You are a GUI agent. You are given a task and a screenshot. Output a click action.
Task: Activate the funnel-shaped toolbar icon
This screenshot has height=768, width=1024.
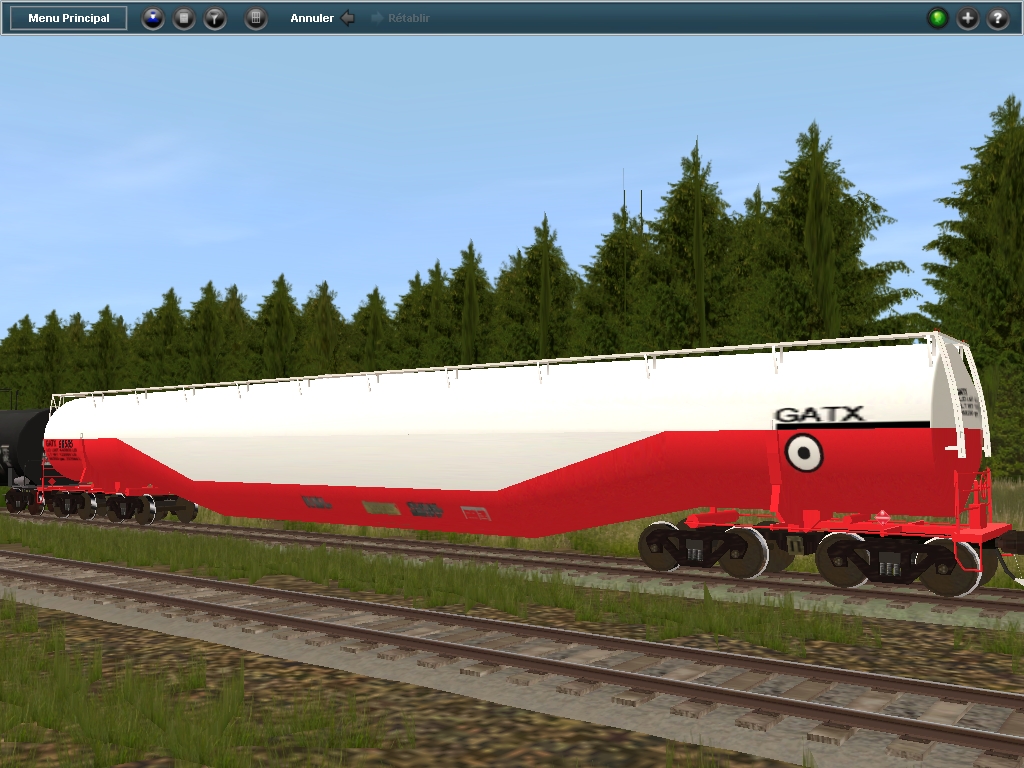coord(215,18)
